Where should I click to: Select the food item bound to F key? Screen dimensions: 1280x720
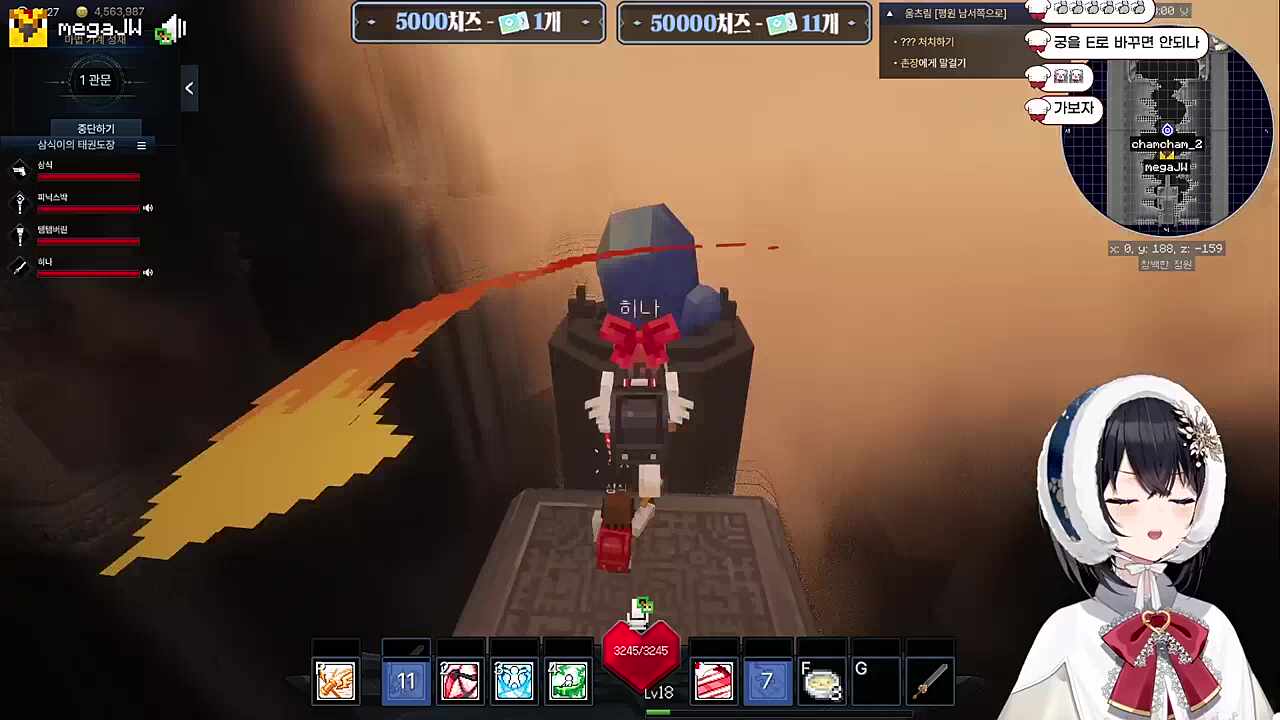tap(821, 680)
